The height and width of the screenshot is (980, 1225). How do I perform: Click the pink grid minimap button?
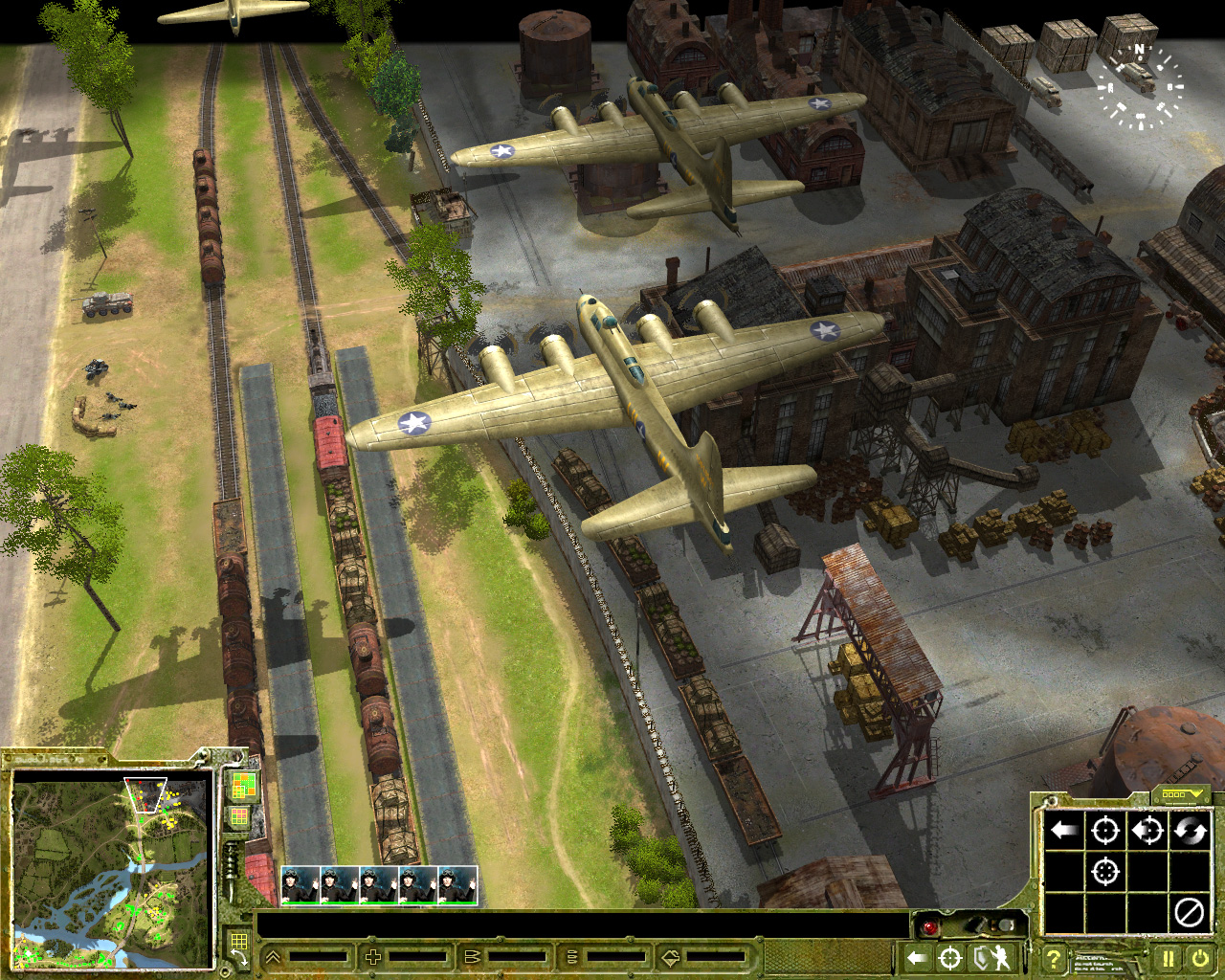point(238,817)
